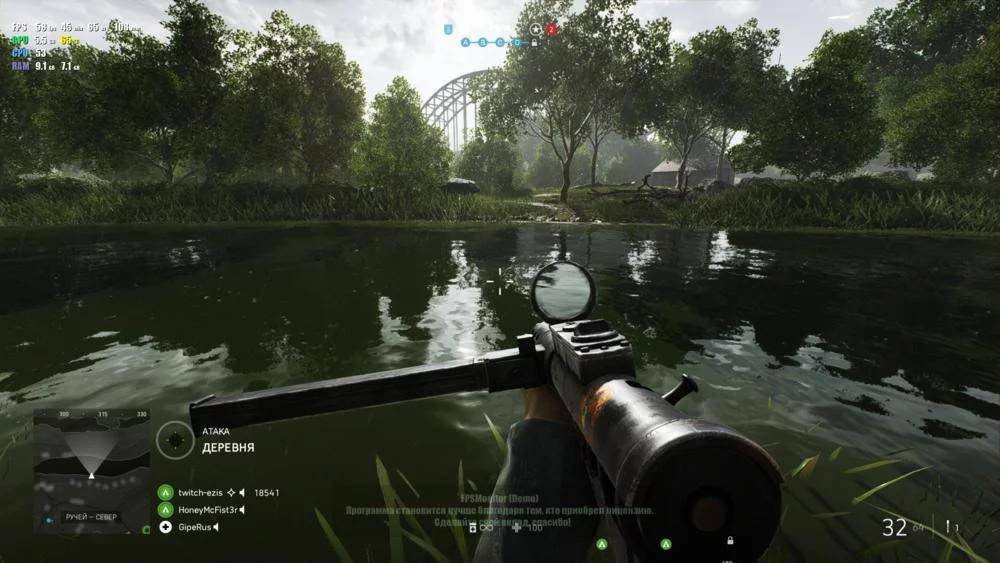Viewport: 1000px width, 563px height.
Task: Click the red enemy team score icon
Action: [x=551, y=30]
